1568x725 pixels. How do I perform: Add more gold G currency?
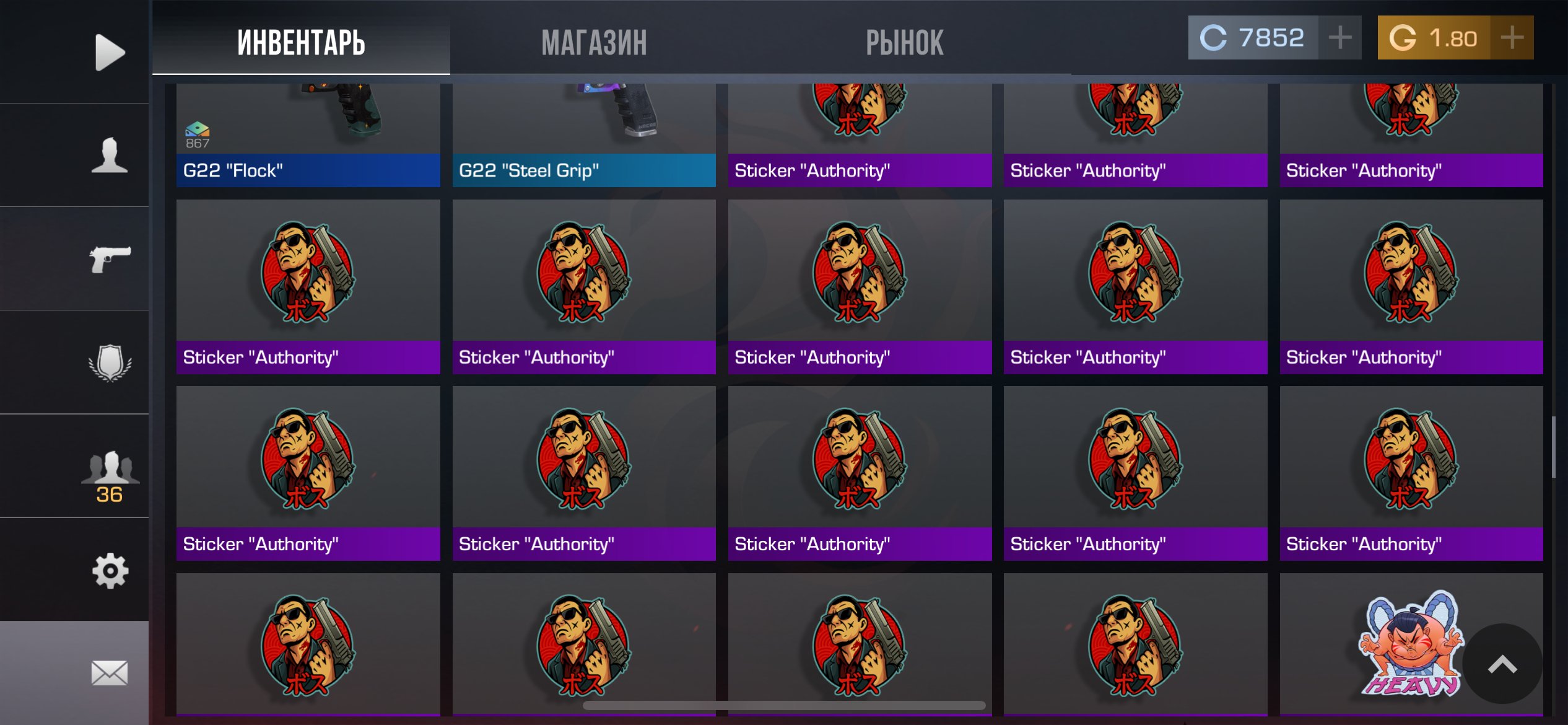coord(1512,38)
